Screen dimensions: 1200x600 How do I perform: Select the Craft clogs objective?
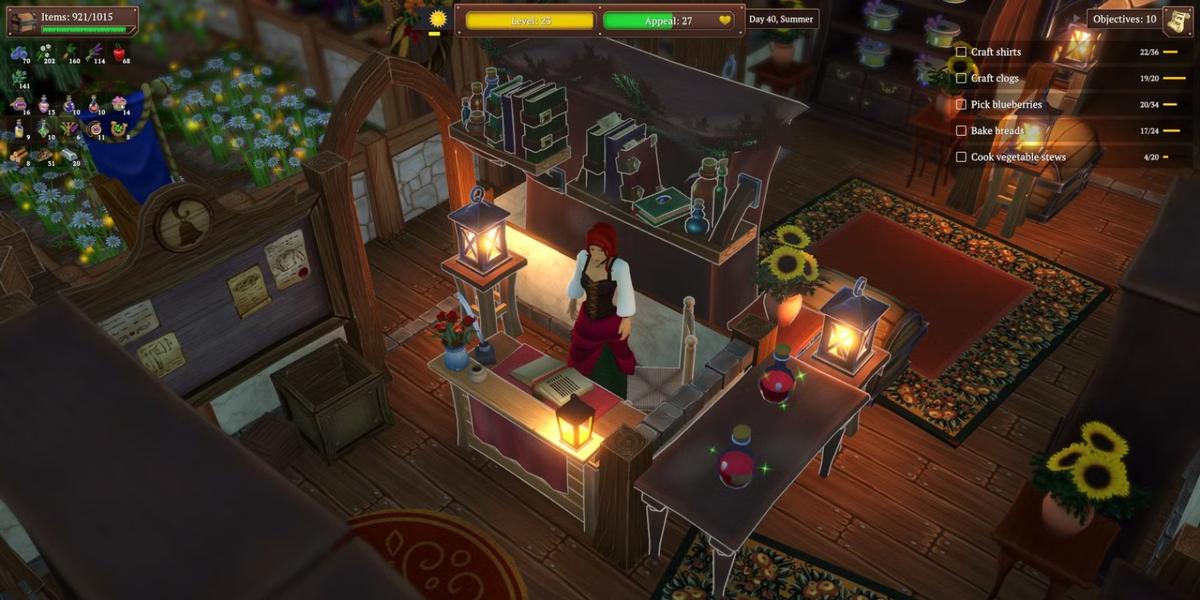click(994, 78)
